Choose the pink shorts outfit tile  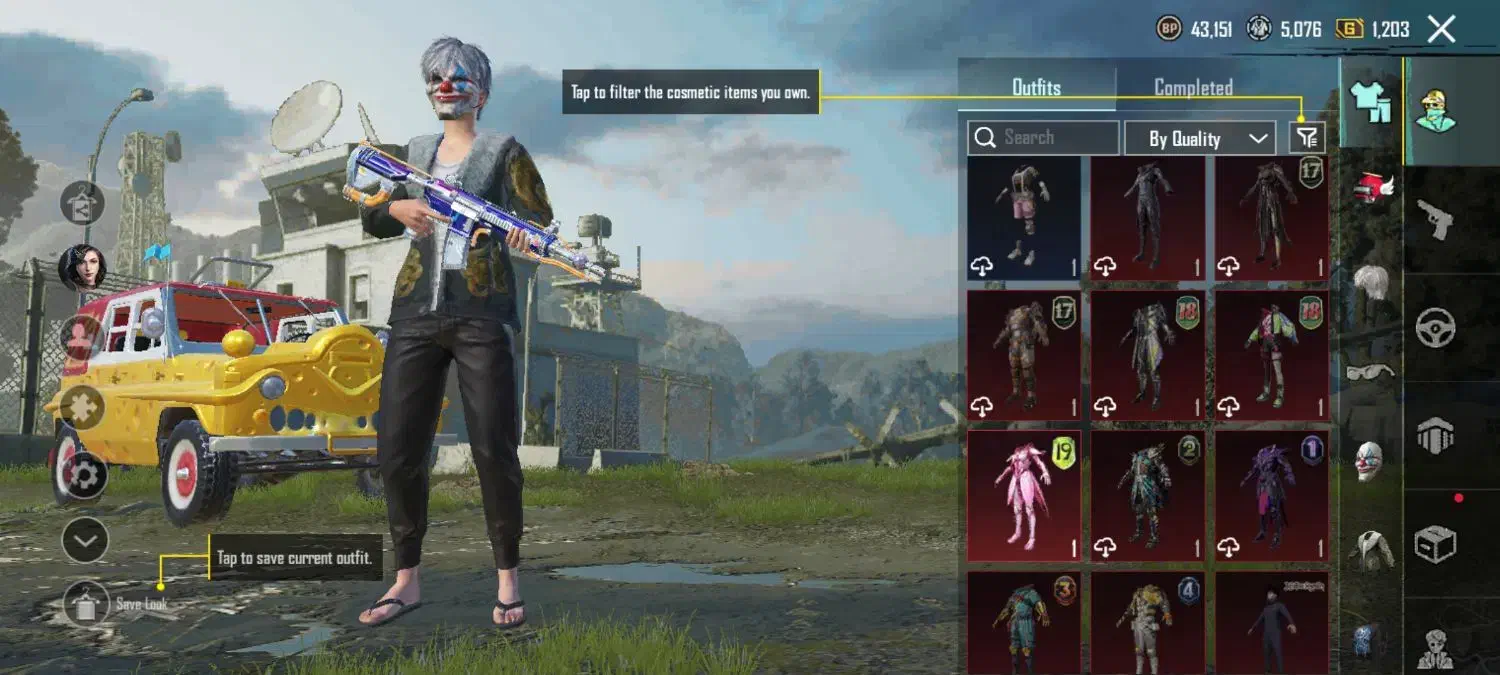click(x=1024, y=218)
